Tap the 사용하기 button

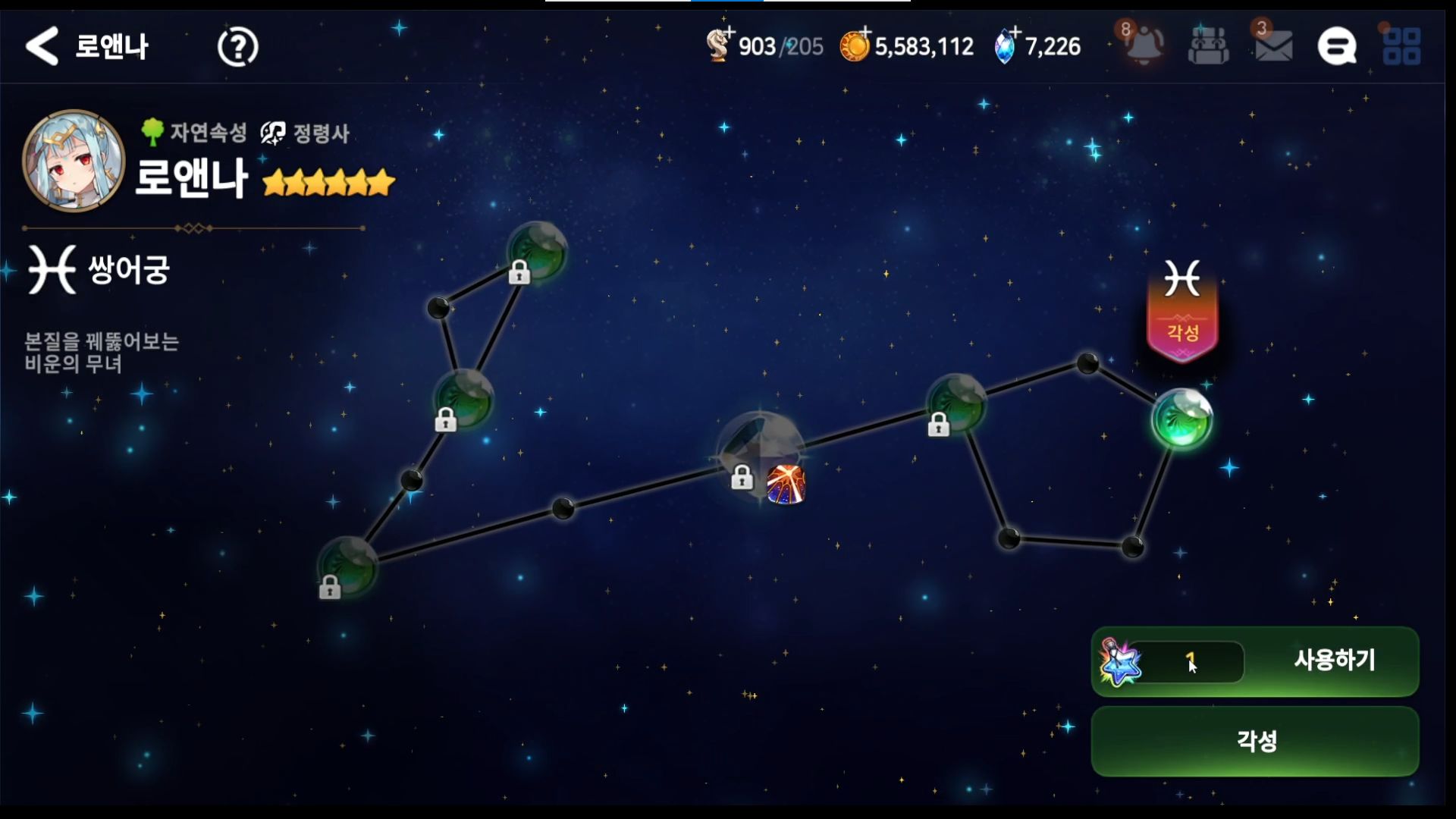click(1333, 661)
